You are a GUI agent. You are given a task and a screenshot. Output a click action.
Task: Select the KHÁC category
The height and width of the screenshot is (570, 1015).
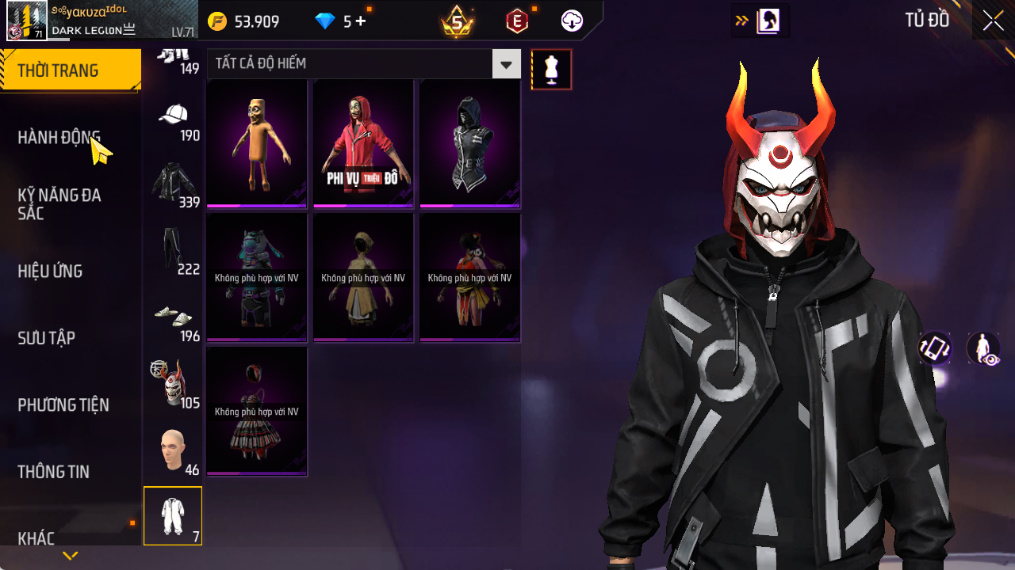(37, 539)
